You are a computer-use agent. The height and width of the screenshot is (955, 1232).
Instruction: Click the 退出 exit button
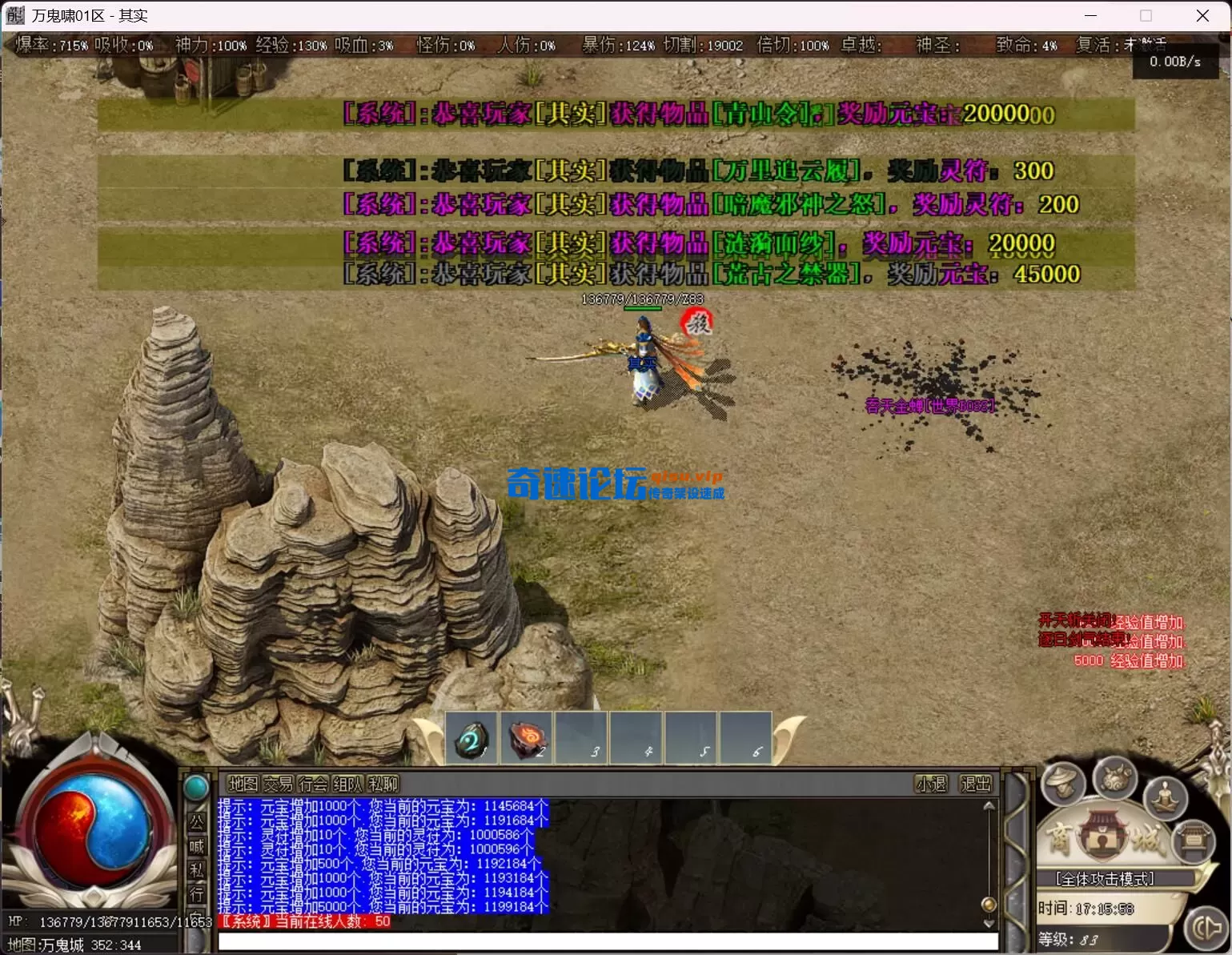[975, 784]
